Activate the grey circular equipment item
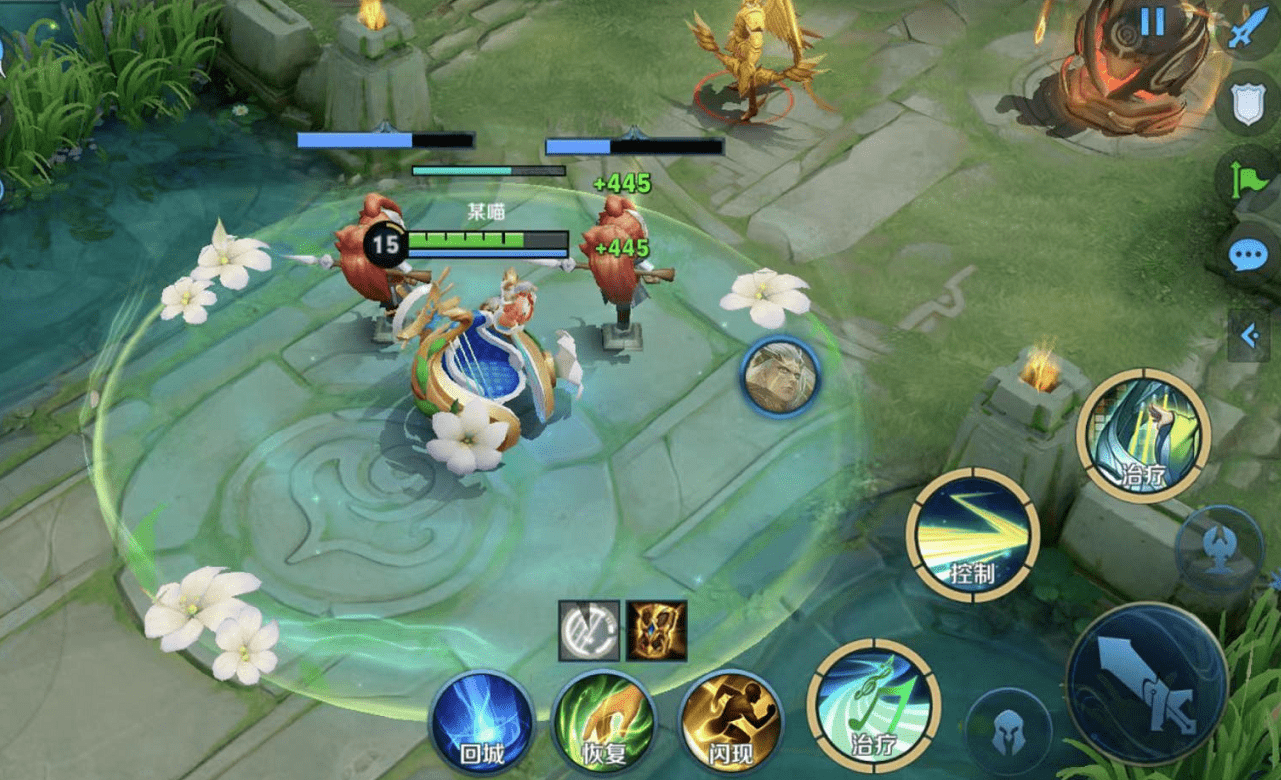This screenshot has height=780, width=1281. pyautogui.click(x=588, y=631)
